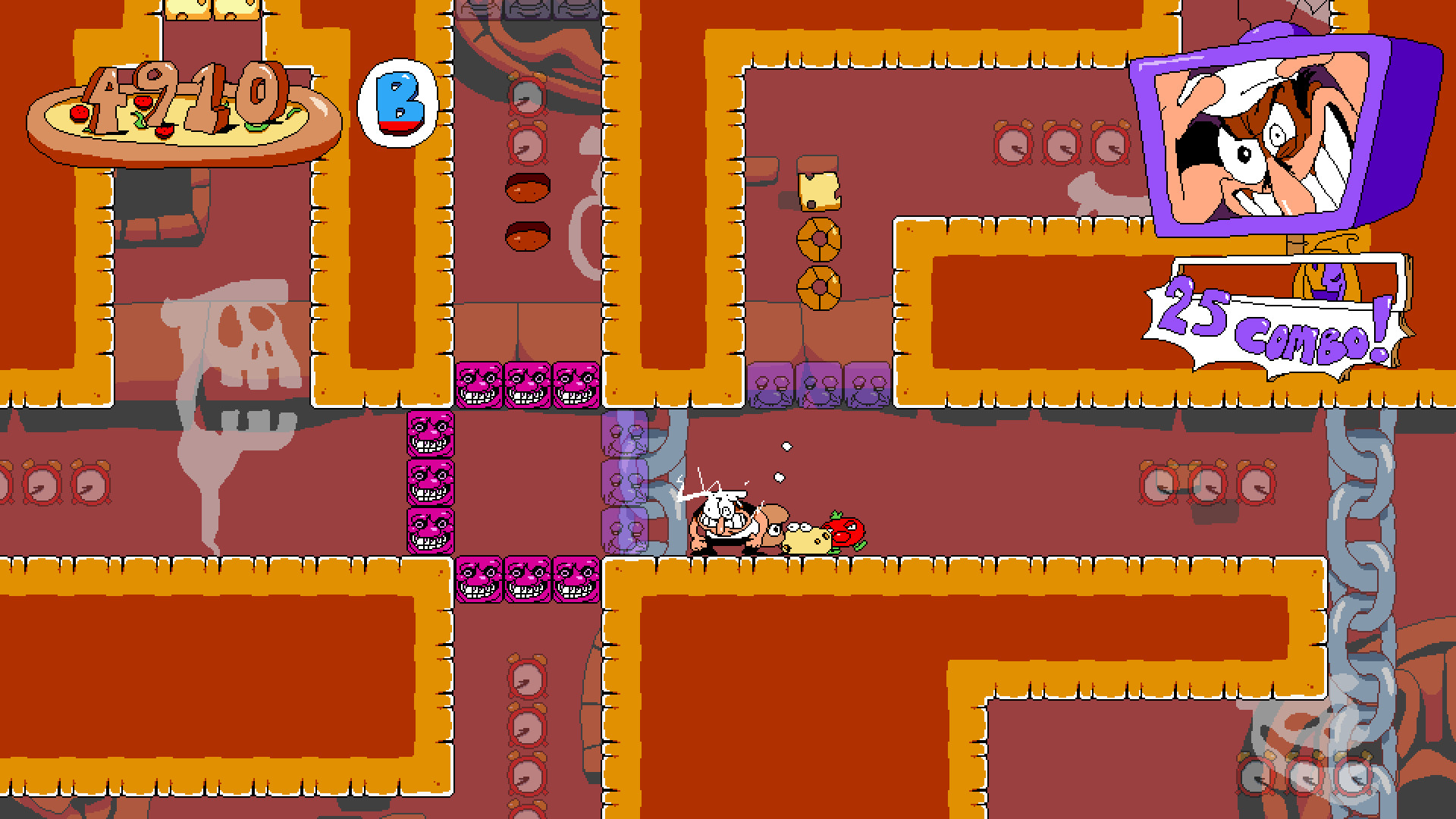
Task: Click the alarm clock on the left ledge
Action: click(x=80, y=485)
